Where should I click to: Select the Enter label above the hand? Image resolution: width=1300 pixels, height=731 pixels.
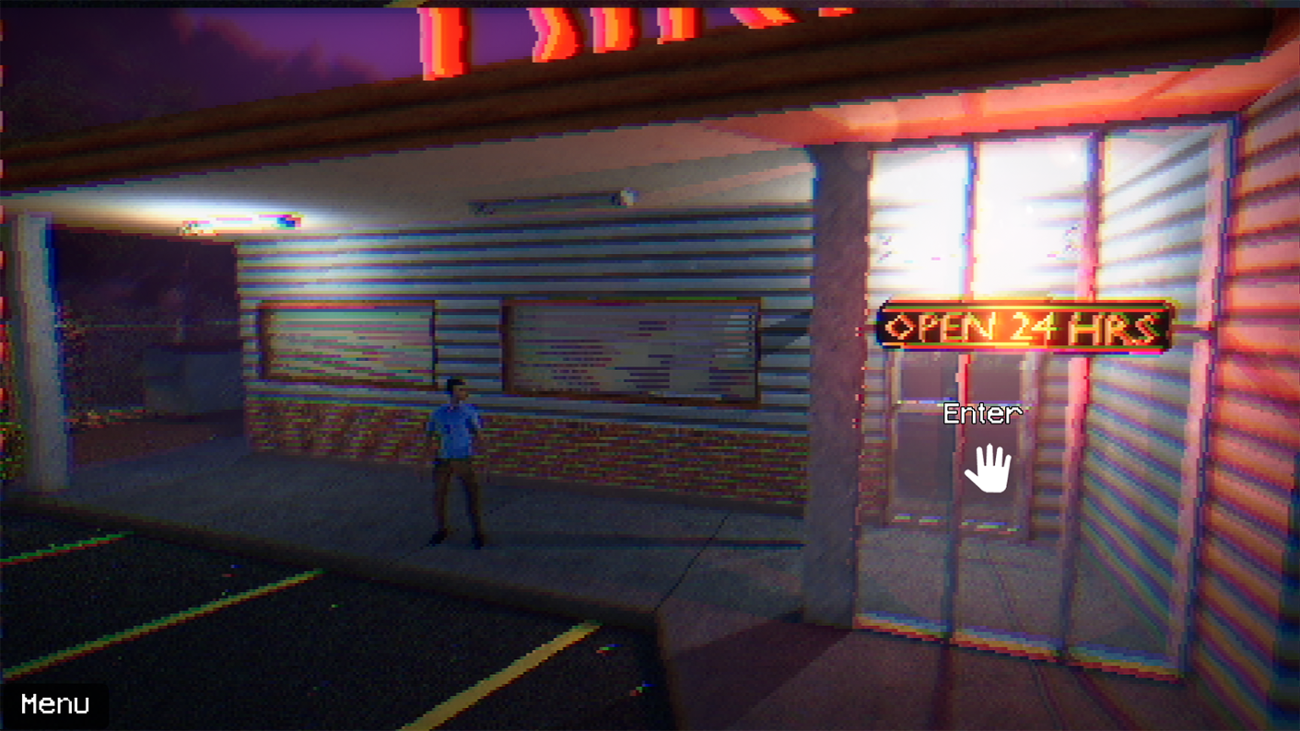pyautogui.click(x=982, y=412)
